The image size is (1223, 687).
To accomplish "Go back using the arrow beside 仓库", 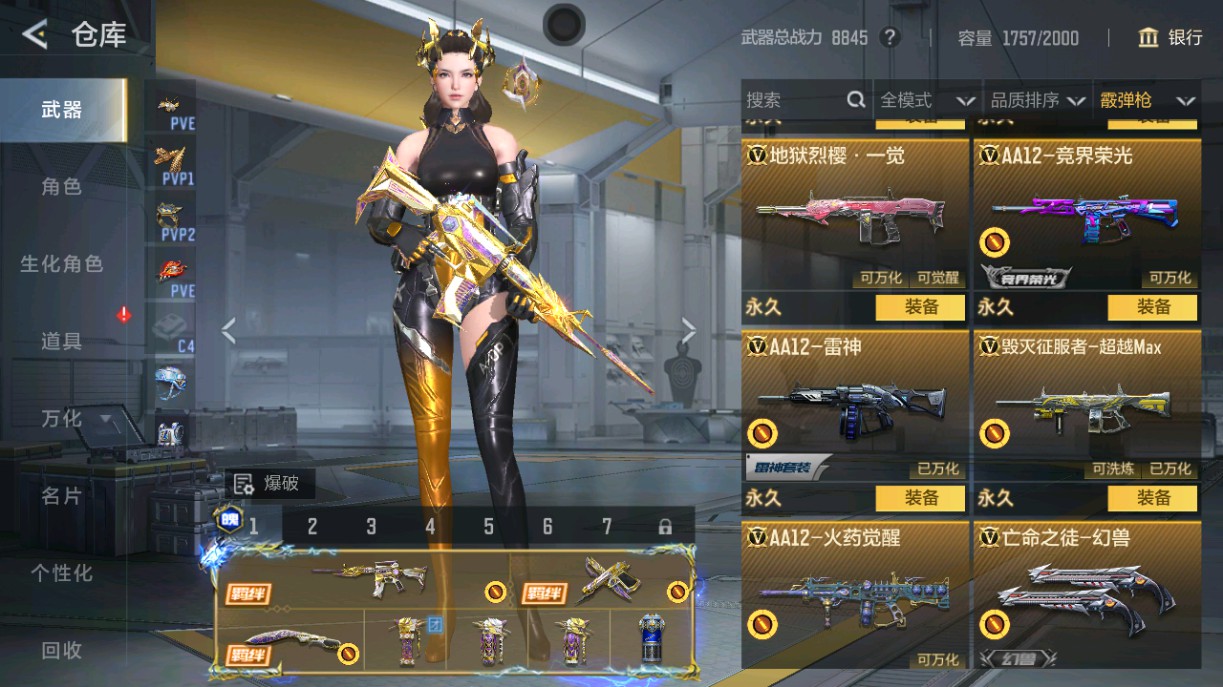I will point(35,36).
